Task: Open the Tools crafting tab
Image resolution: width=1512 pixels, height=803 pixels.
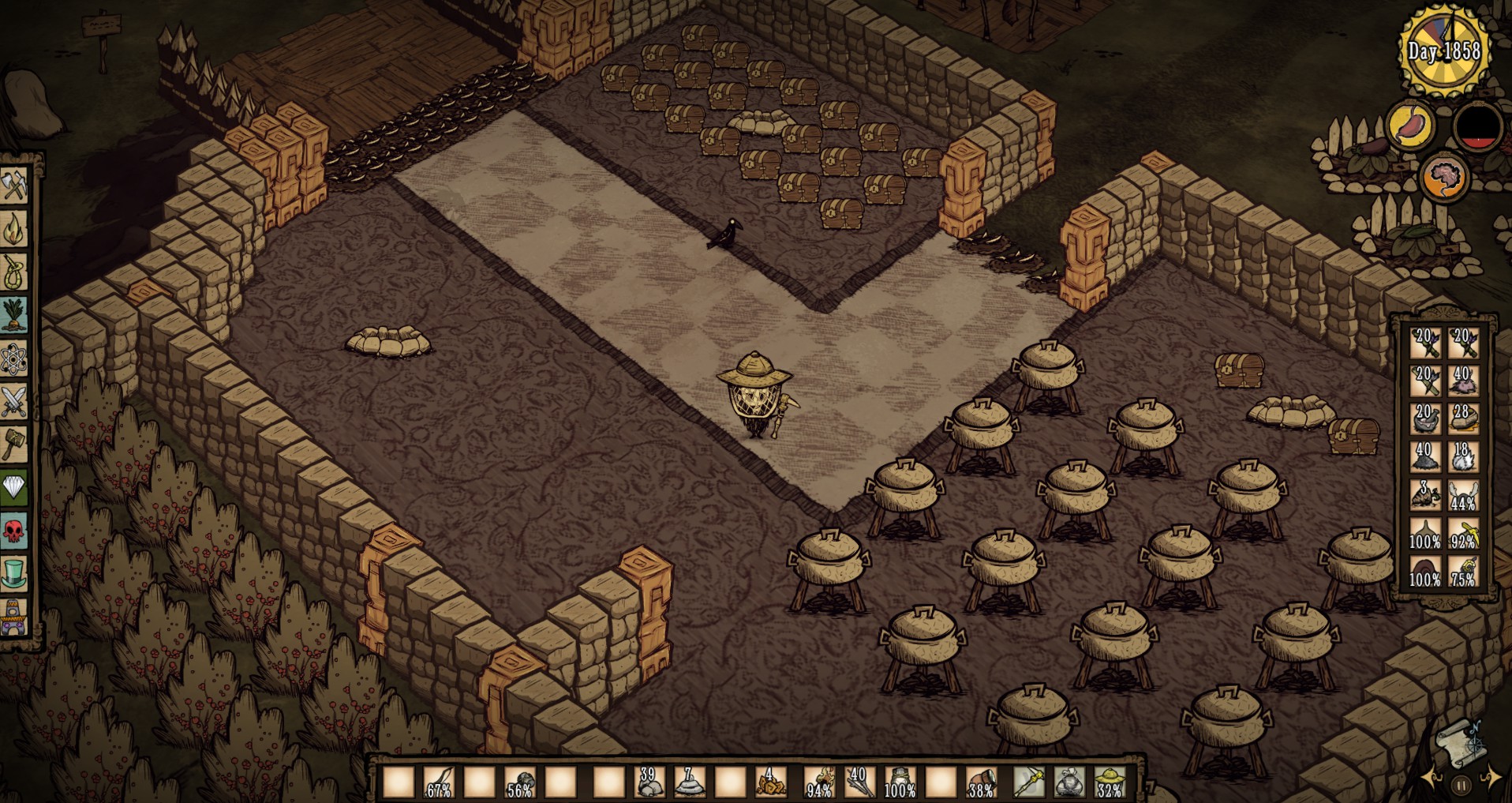Action: coord(14,186)
